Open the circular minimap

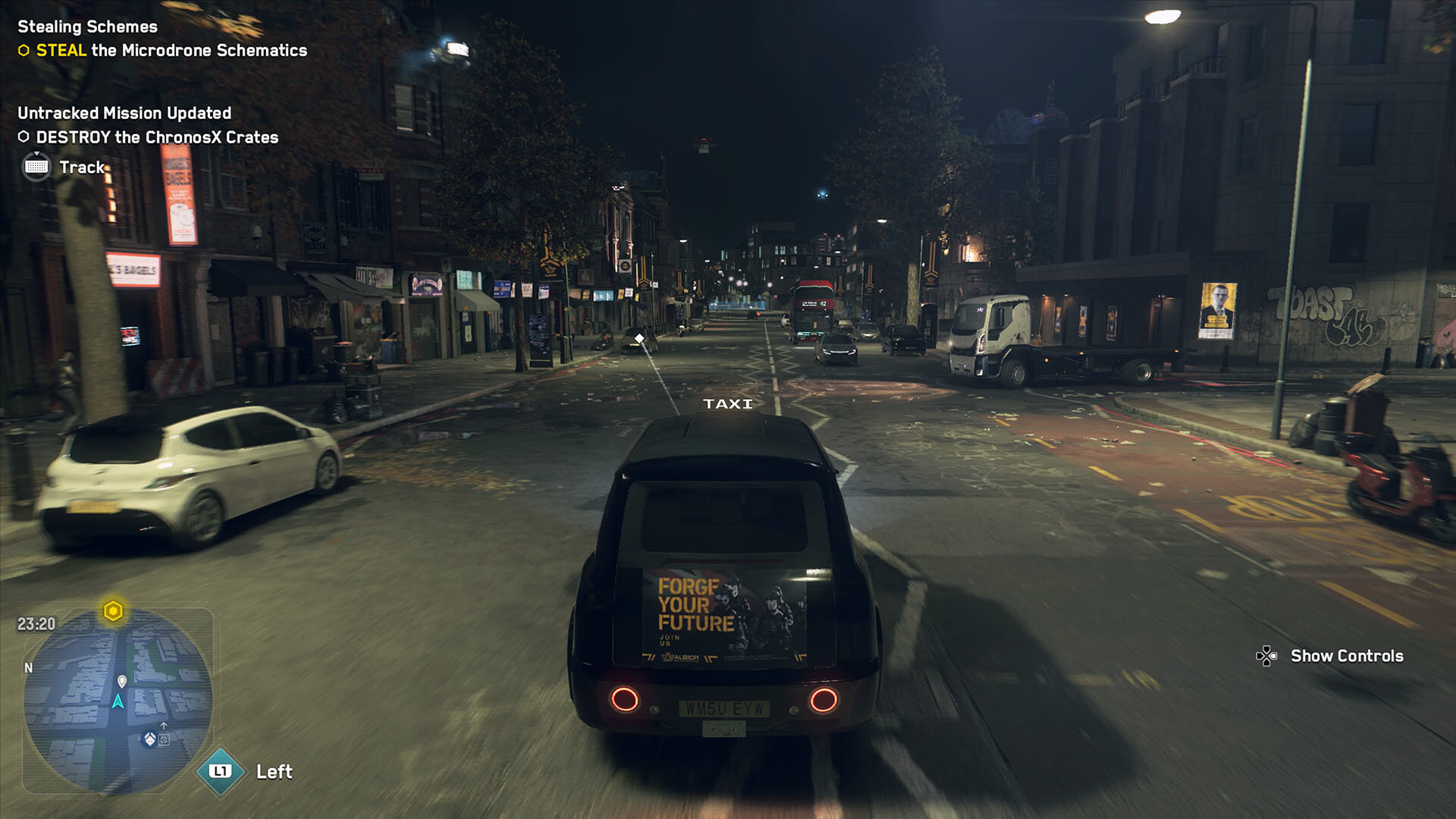[x=118, y=700]
